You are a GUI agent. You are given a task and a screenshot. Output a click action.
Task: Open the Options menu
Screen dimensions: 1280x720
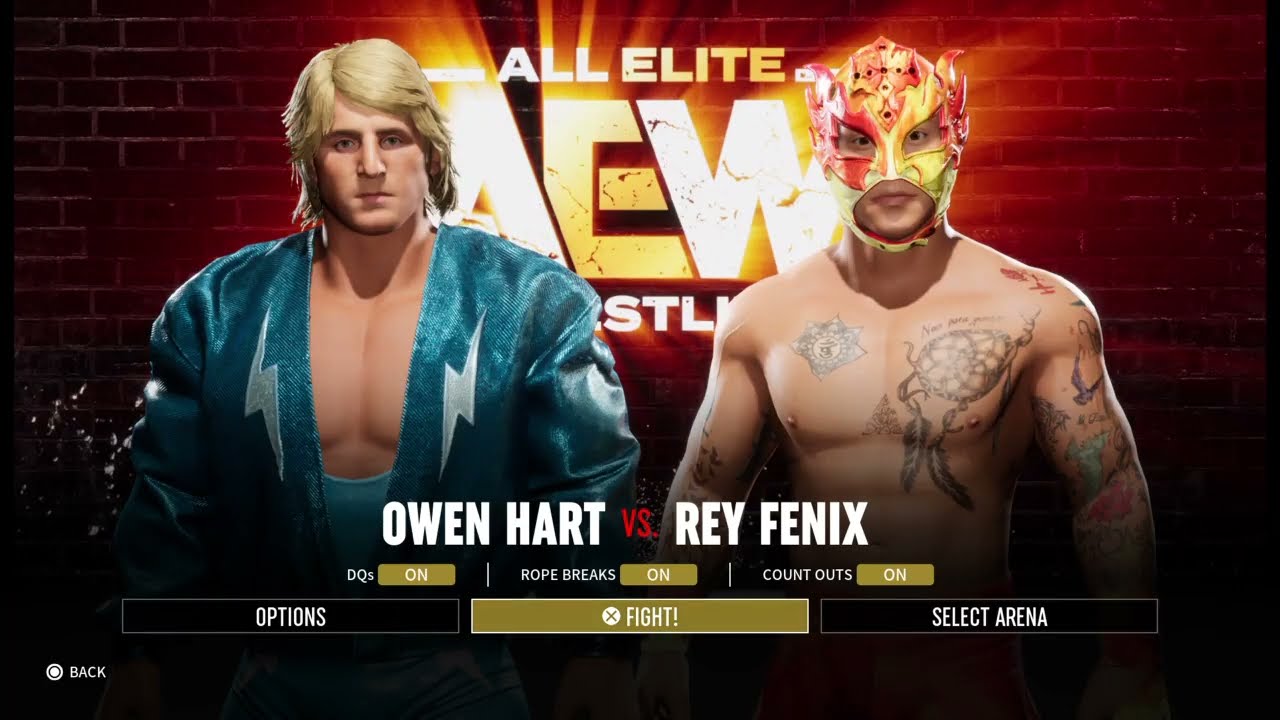(x=290, y=616)
